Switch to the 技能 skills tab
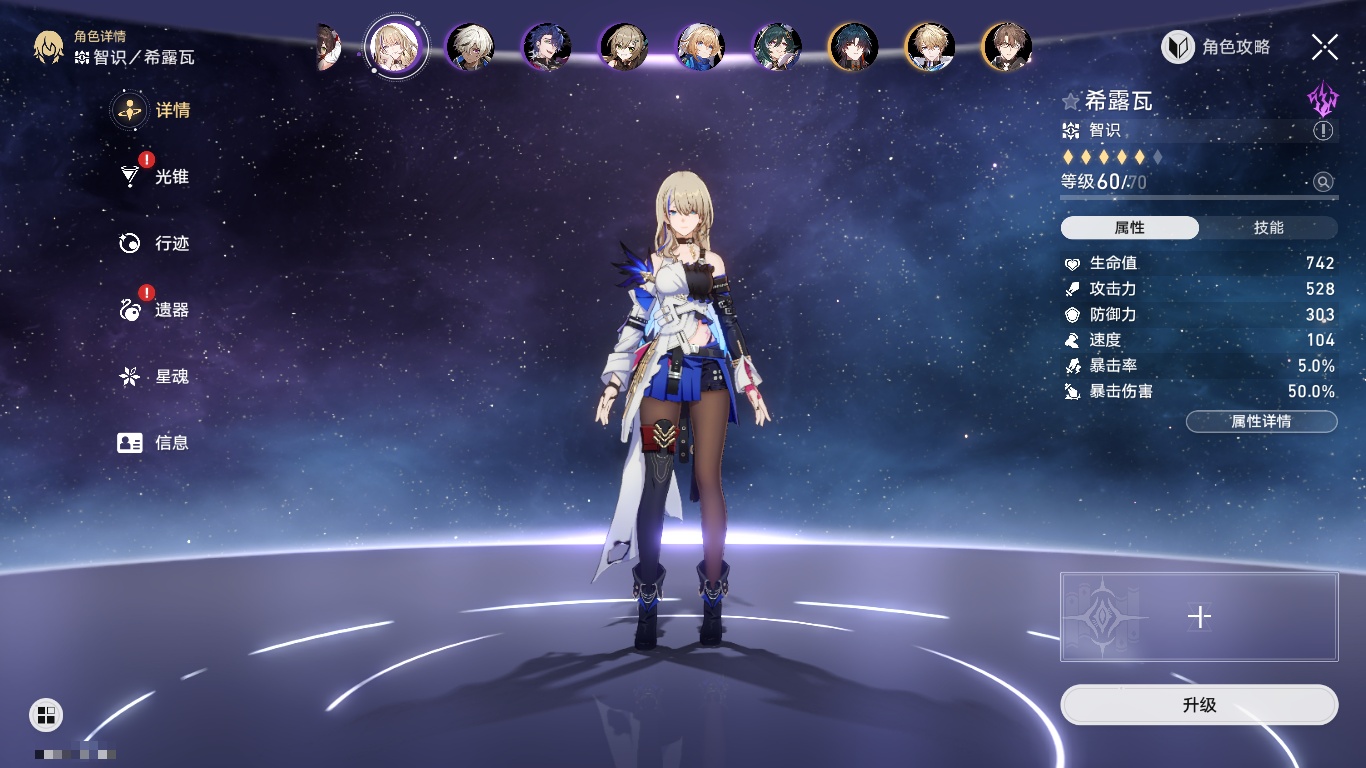1366x768 pixels. pos(1268,228)
